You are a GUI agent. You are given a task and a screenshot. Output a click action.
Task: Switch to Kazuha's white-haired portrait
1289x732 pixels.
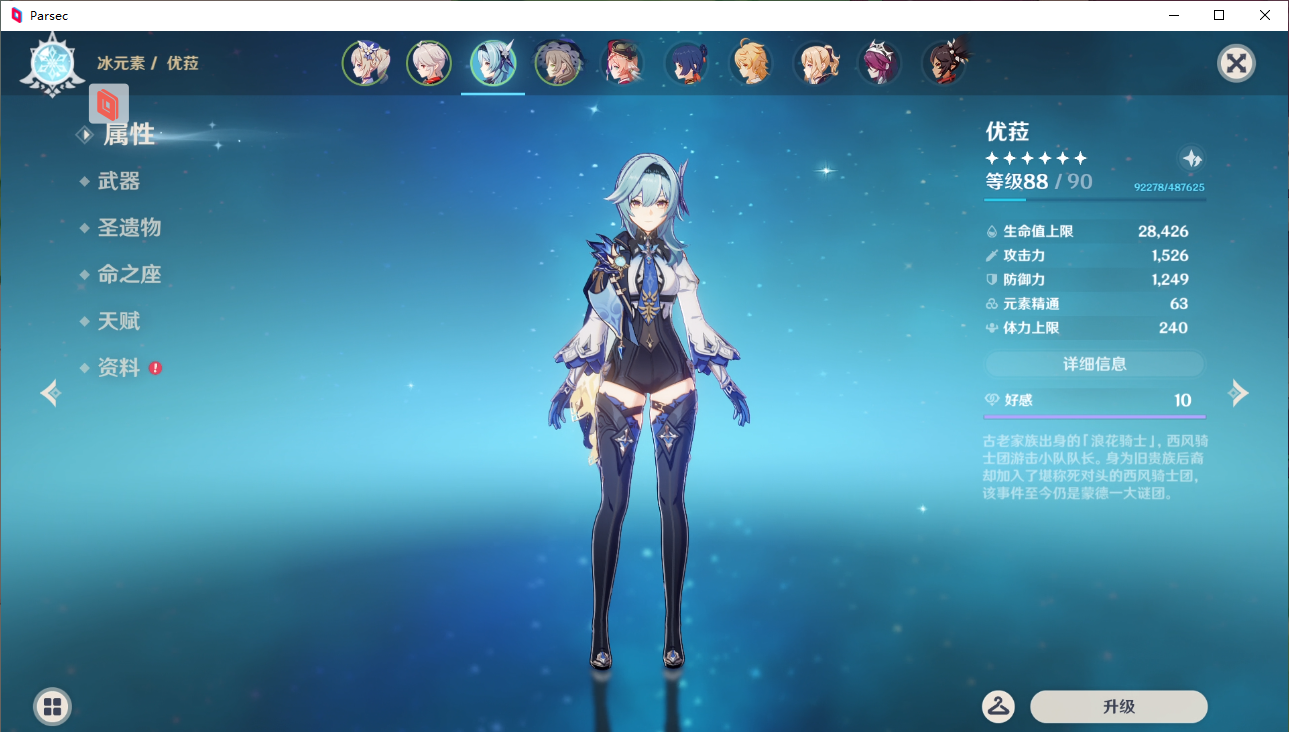pyautogui.click(x=429, y=64)
